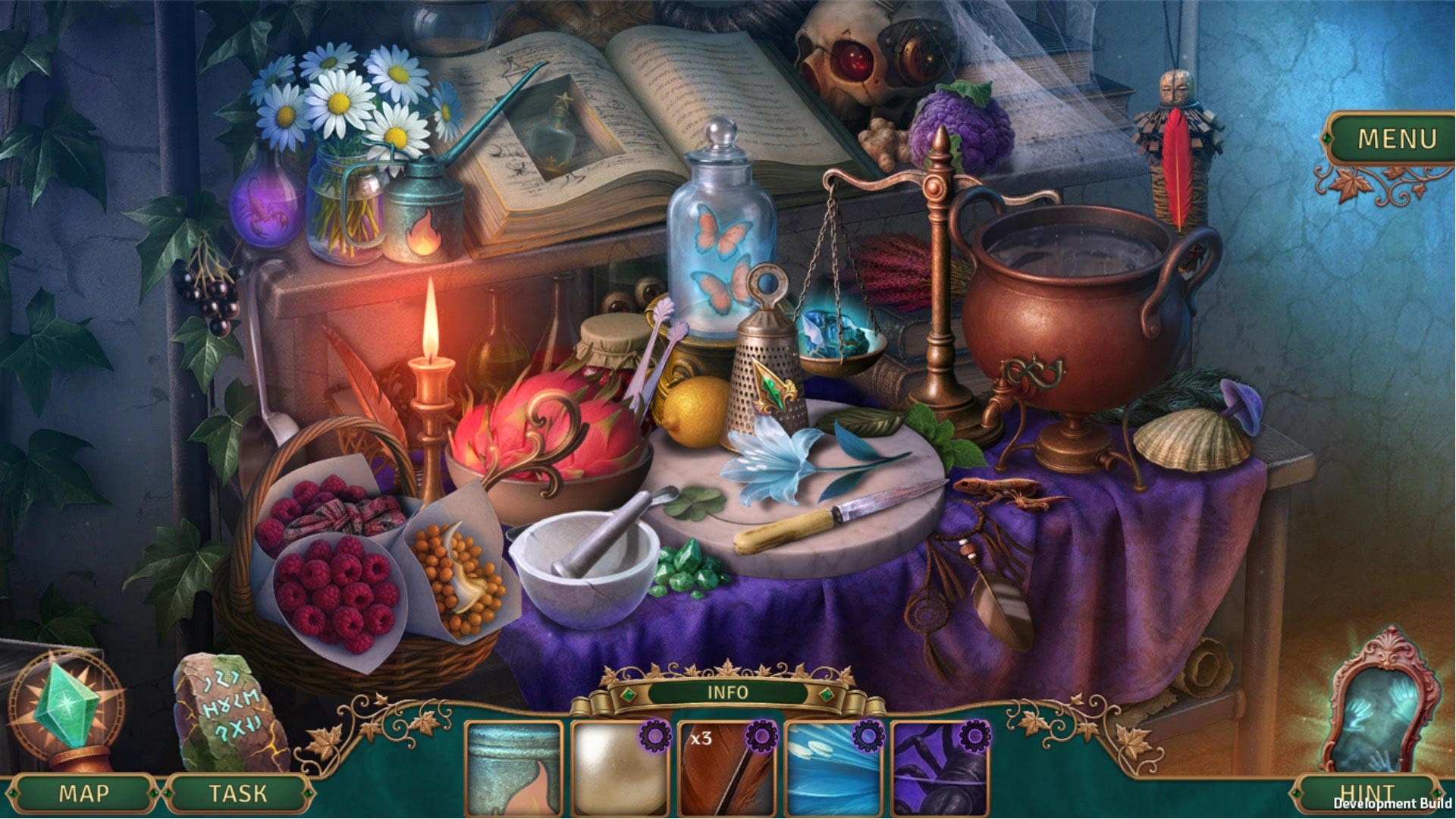Select the teal oil can inventory slot
1456x819 pixels.
513,768
